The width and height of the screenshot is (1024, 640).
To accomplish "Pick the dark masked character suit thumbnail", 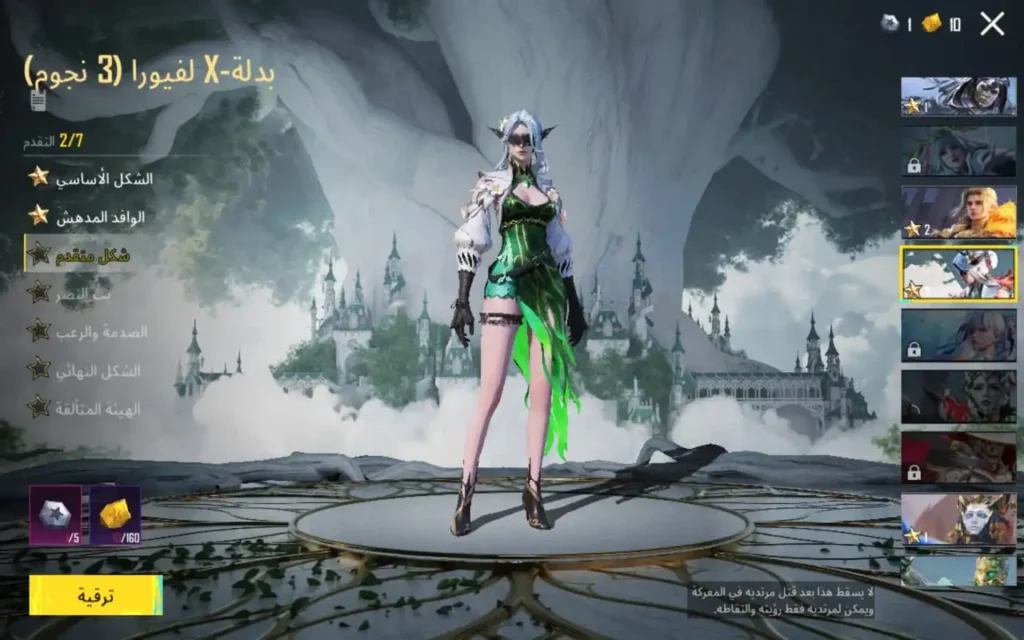I will click(959, 97).
